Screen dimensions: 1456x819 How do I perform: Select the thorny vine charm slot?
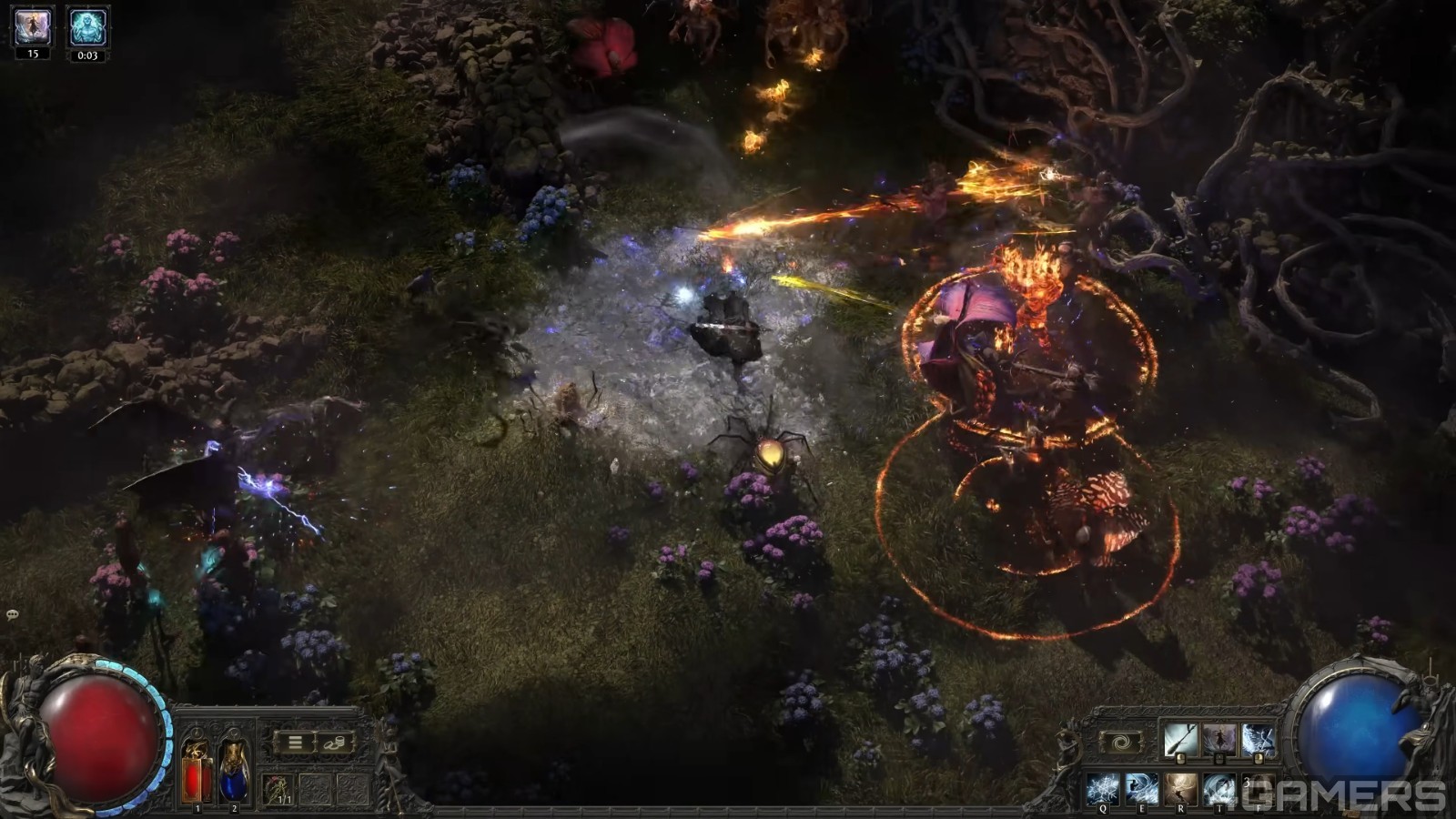(278, 789)
